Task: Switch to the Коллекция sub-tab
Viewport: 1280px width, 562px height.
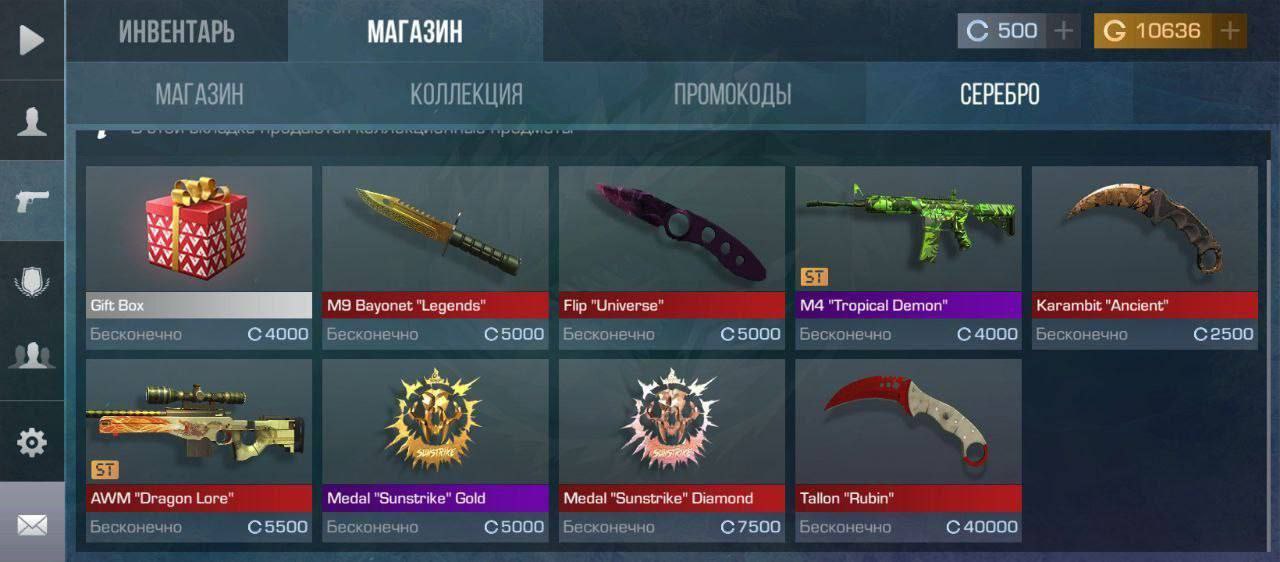Action: [466, 95]
